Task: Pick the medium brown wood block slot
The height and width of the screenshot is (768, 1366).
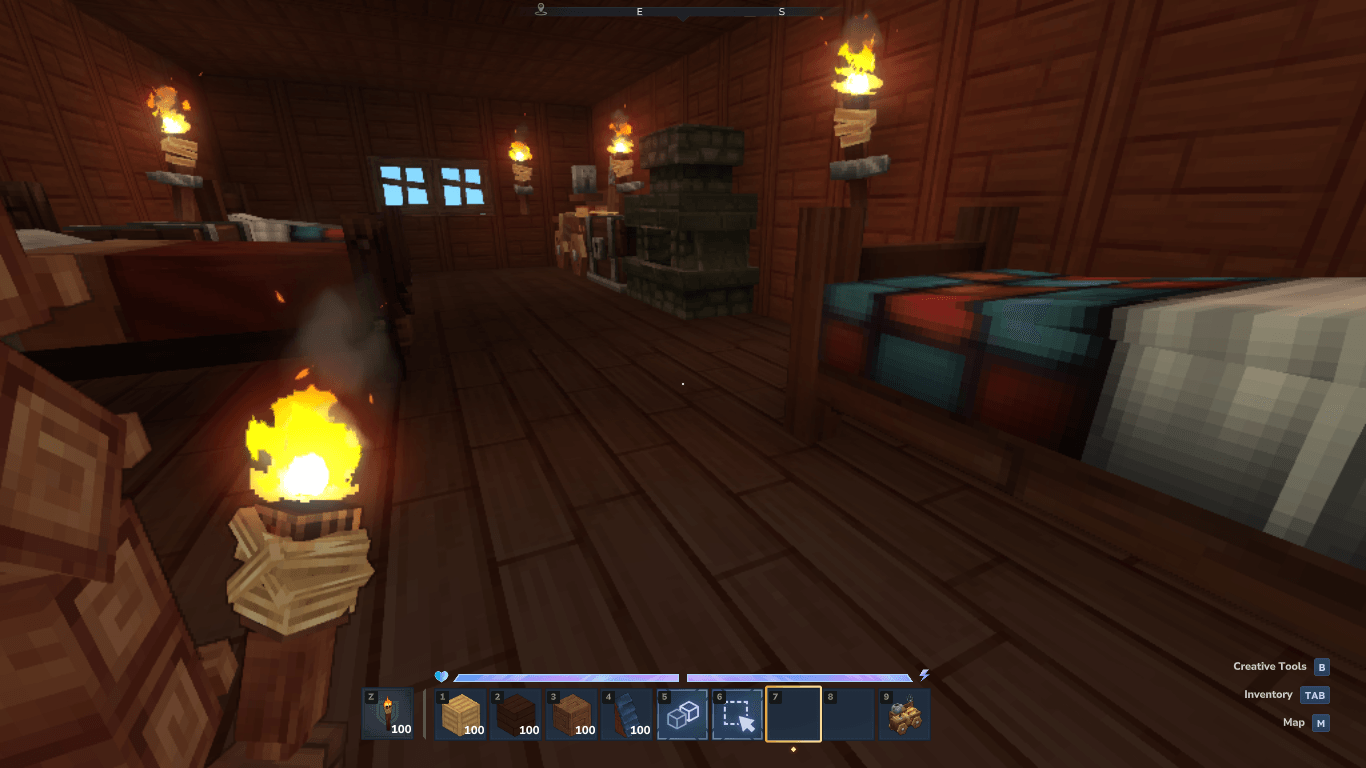Action: 572,714
